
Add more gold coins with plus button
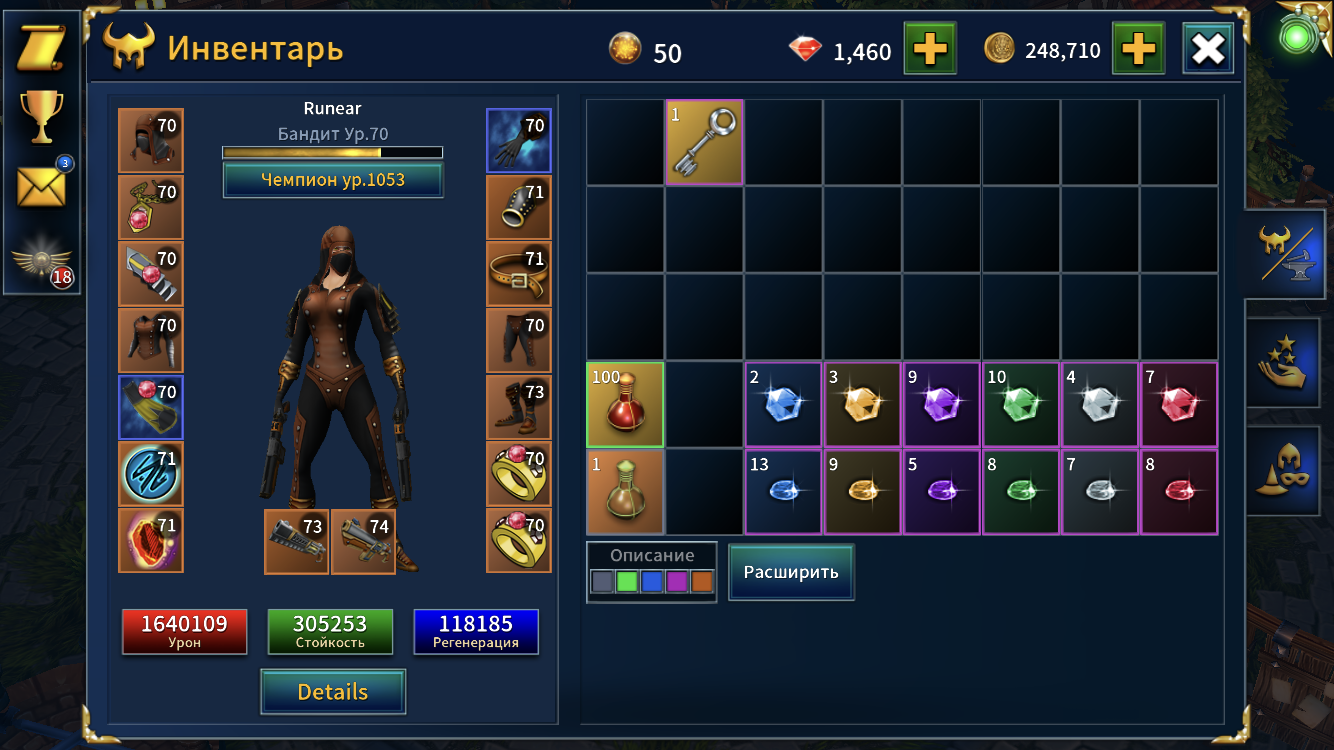tap(1139, 48)
